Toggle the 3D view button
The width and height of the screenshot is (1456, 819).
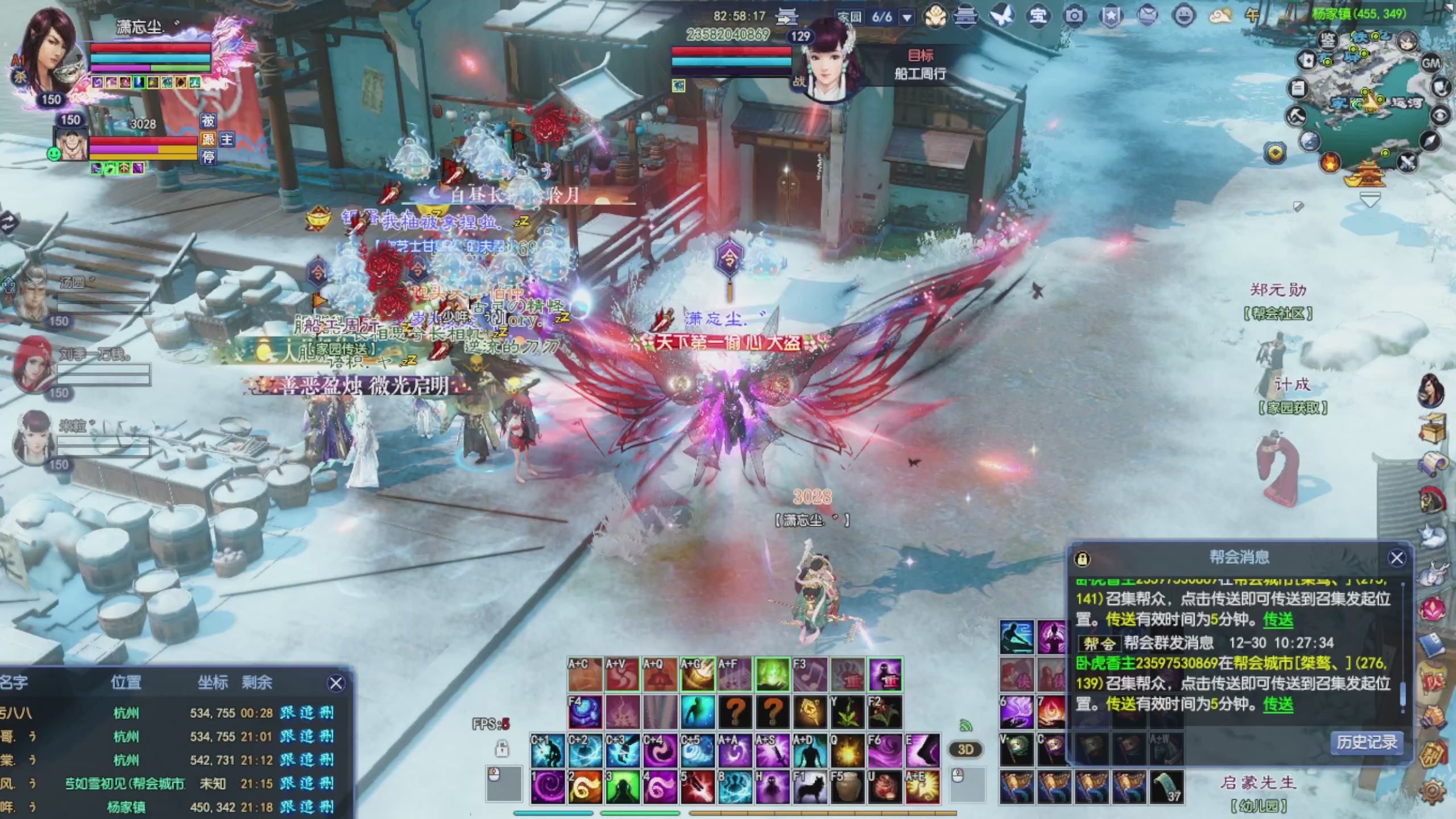coord(965,749)
